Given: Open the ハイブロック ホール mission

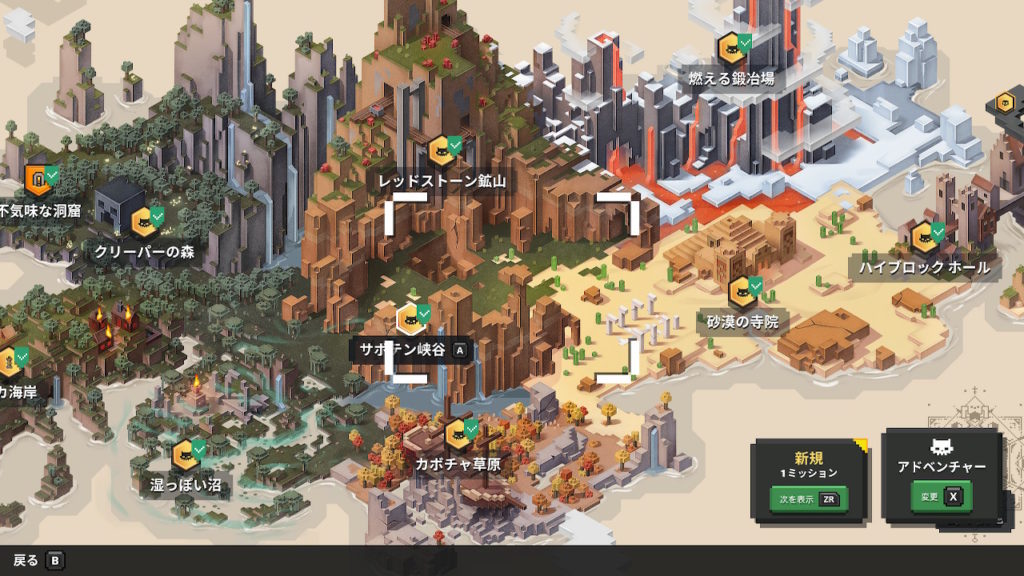Looking at the screenshot, I should pyautogui.click(x=924, y=238).
